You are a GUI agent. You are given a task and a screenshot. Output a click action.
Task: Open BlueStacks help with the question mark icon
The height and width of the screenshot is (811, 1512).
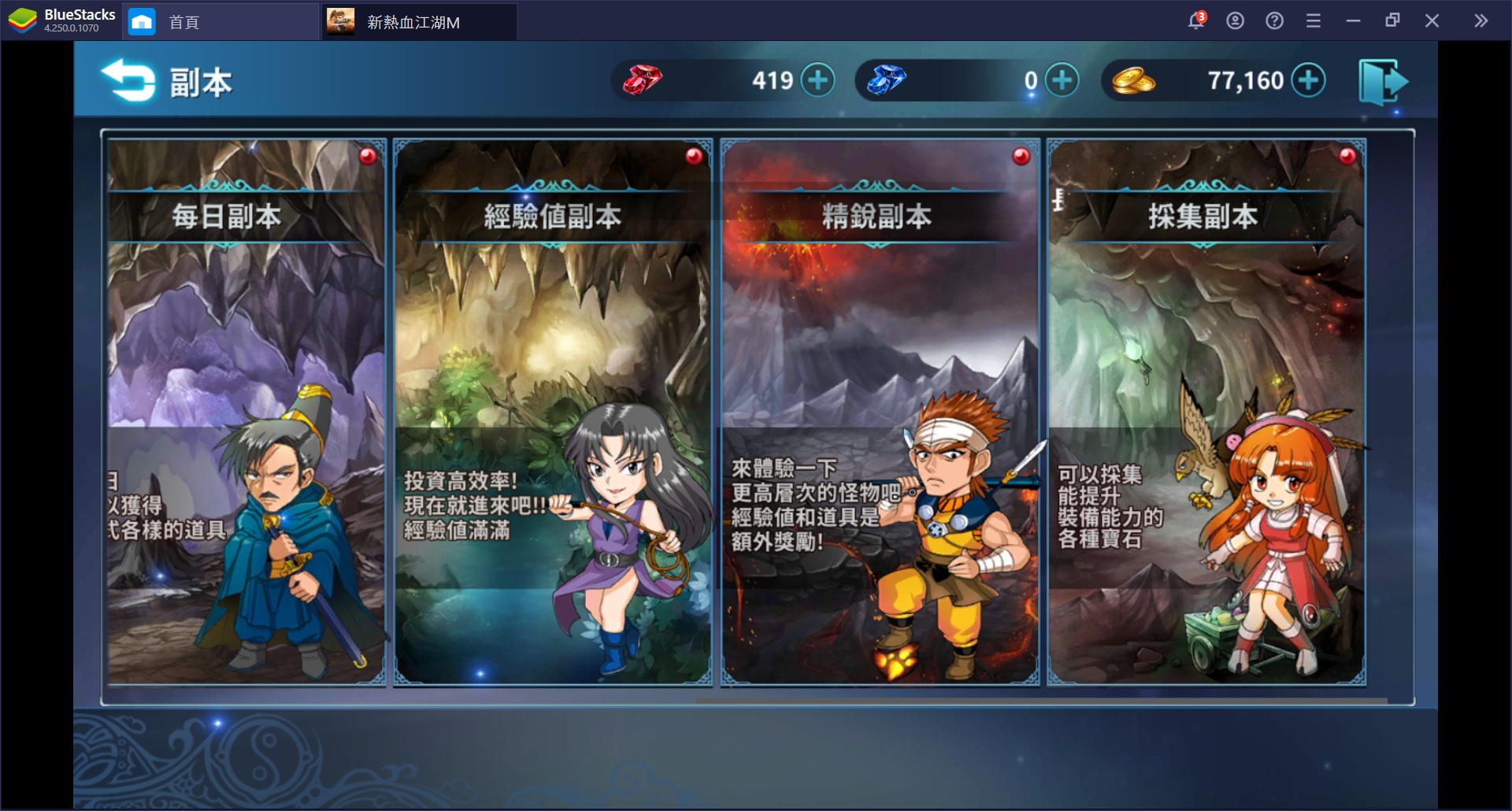(x=1273, y=20)
